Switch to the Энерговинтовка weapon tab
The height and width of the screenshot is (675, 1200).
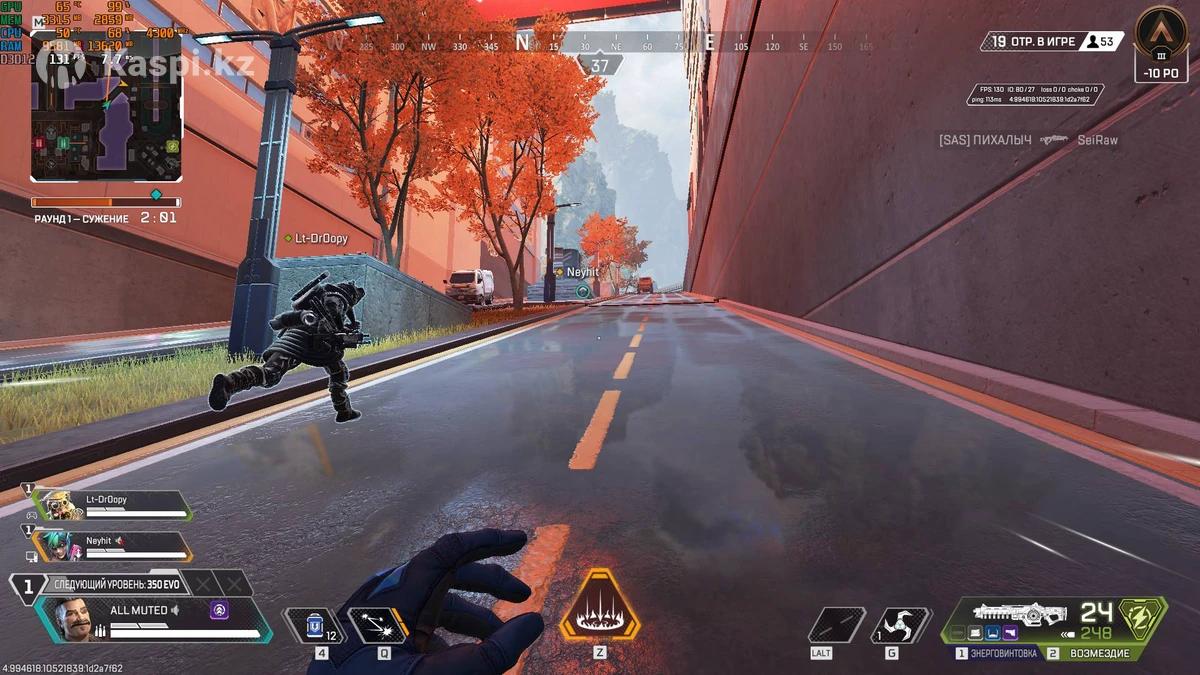[1000, 653]
